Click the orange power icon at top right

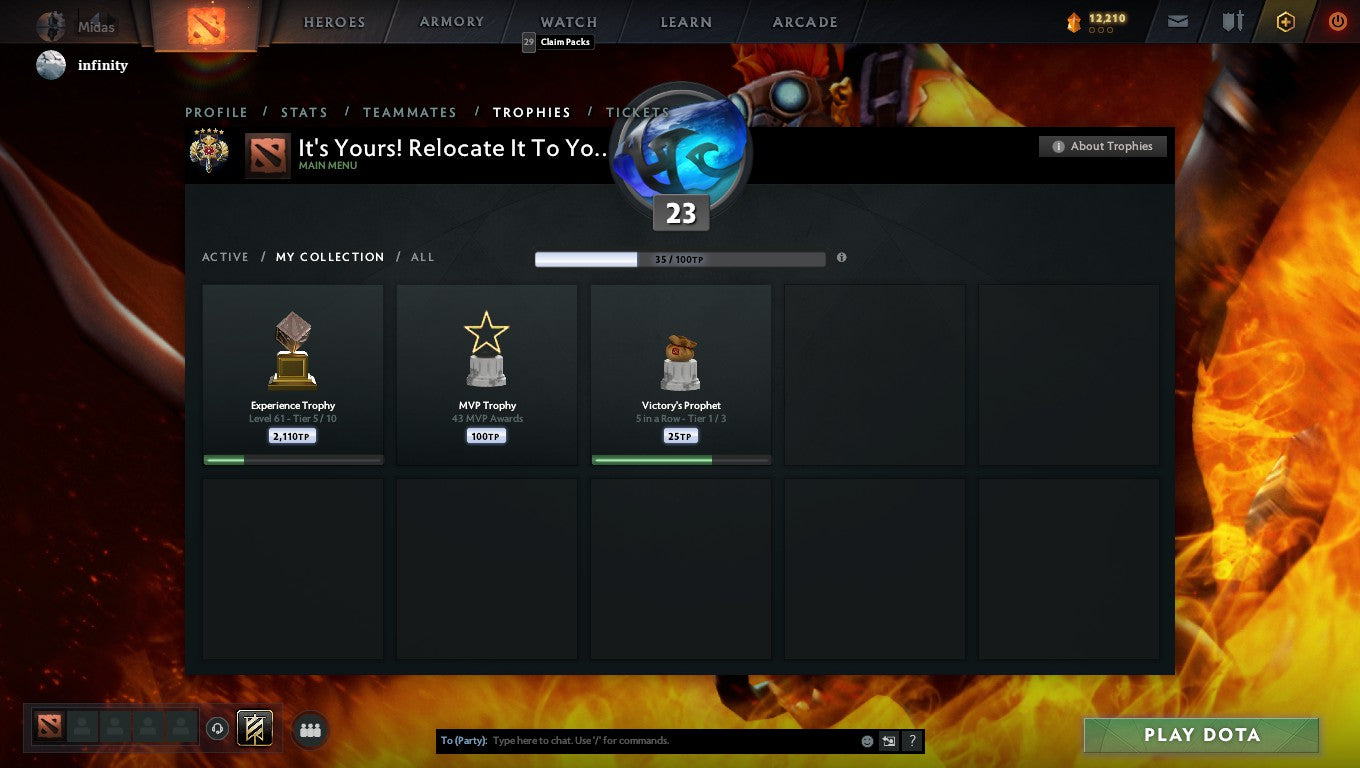pyautogui.click(x=1338, y=21)
